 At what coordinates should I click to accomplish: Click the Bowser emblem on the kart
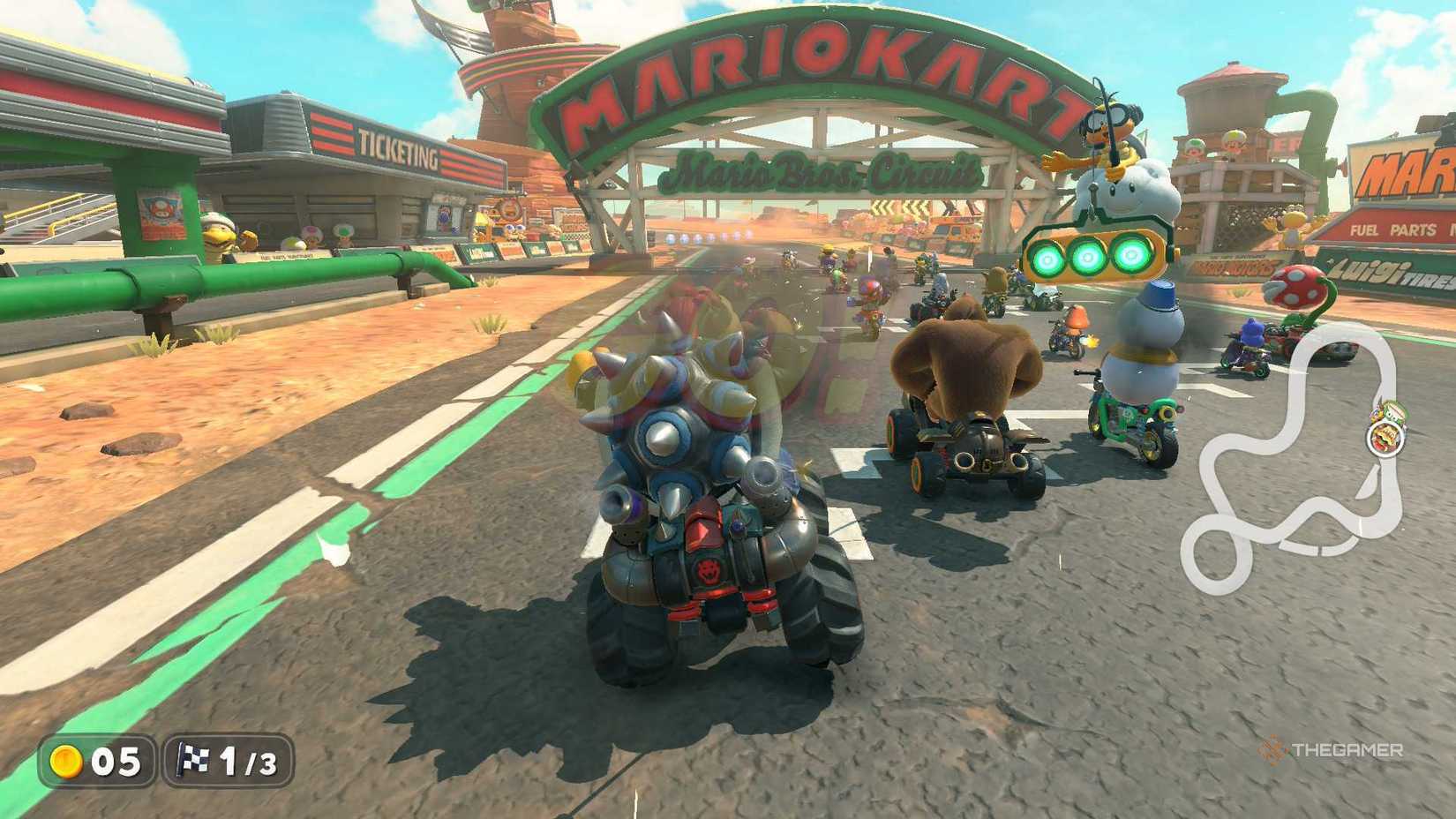(x=708, y=572)
